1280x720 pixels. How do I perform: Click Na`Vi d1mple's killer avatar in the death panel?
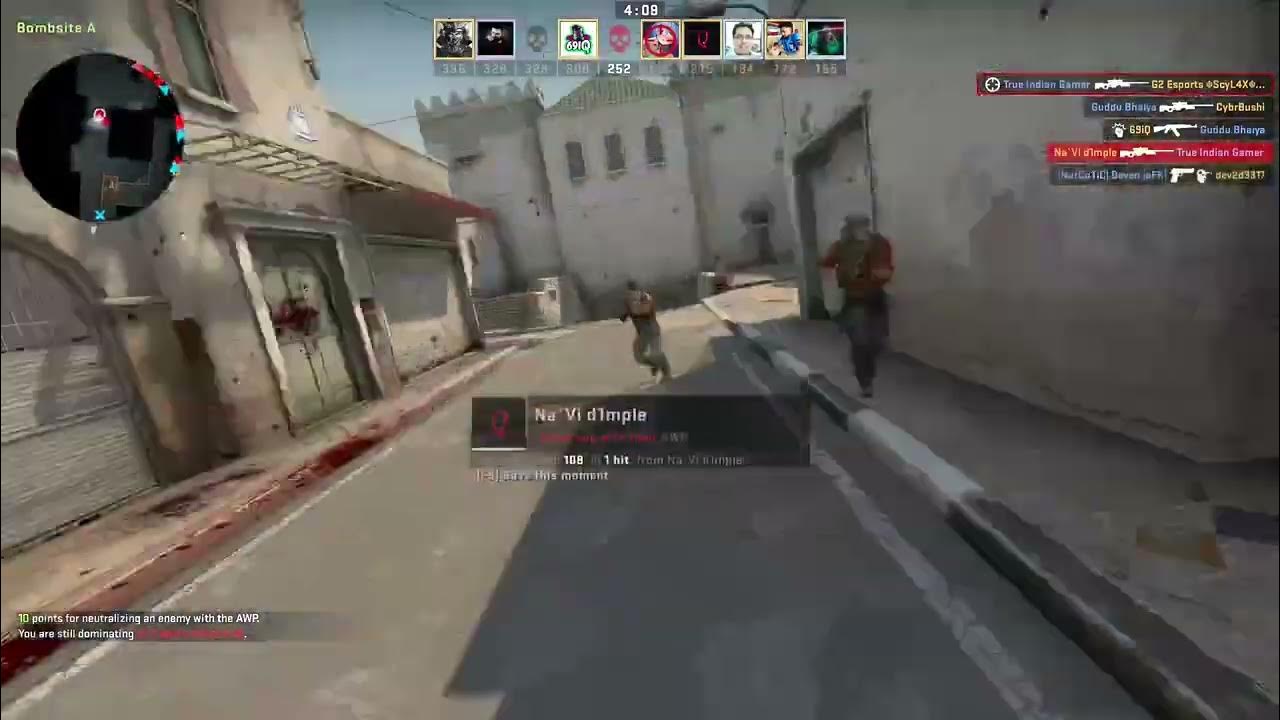[498, 424]
